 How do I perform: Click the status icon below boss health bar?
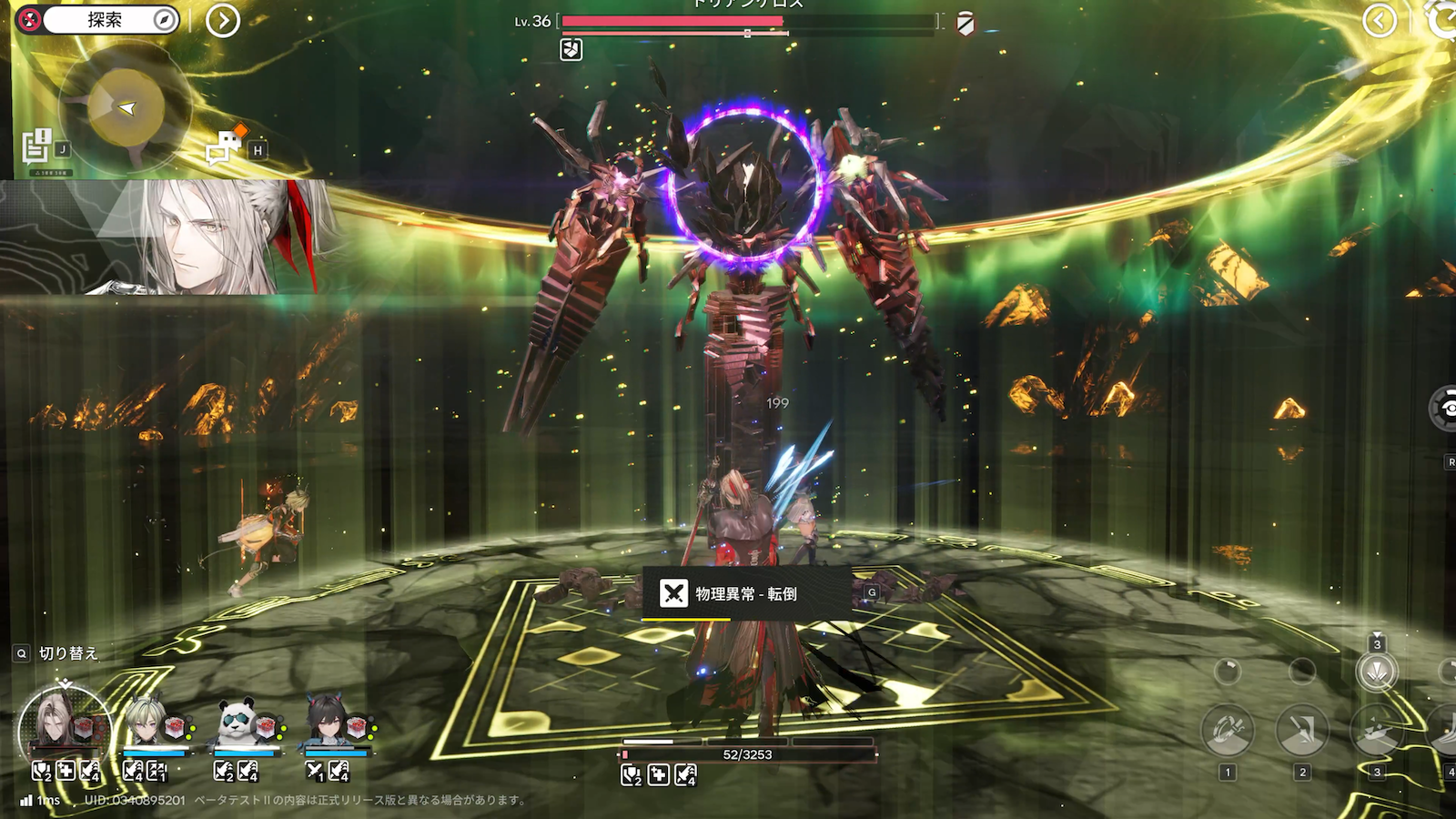point(571,49)
